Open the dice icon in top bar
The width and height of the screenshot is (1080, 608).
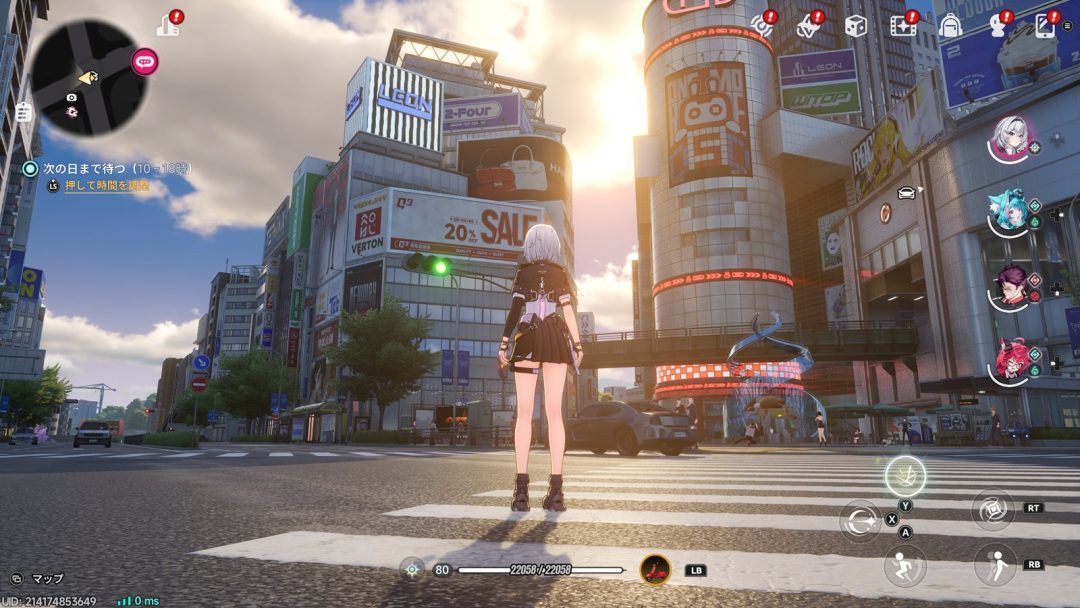(x=855, y=26)
